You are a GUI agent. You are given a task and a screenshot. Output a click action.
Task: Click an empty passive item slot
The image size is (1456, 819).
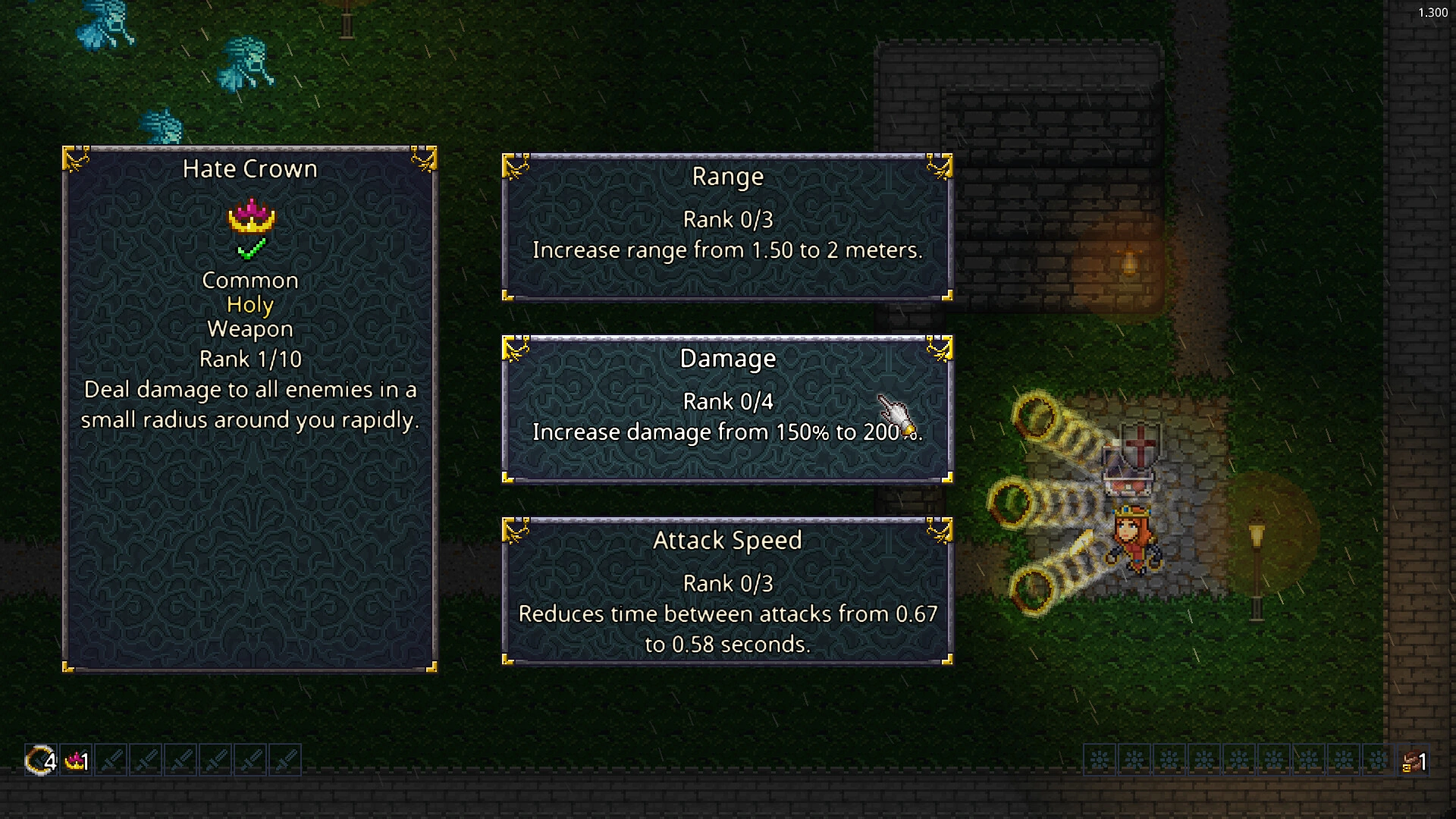pos(1101,760)
